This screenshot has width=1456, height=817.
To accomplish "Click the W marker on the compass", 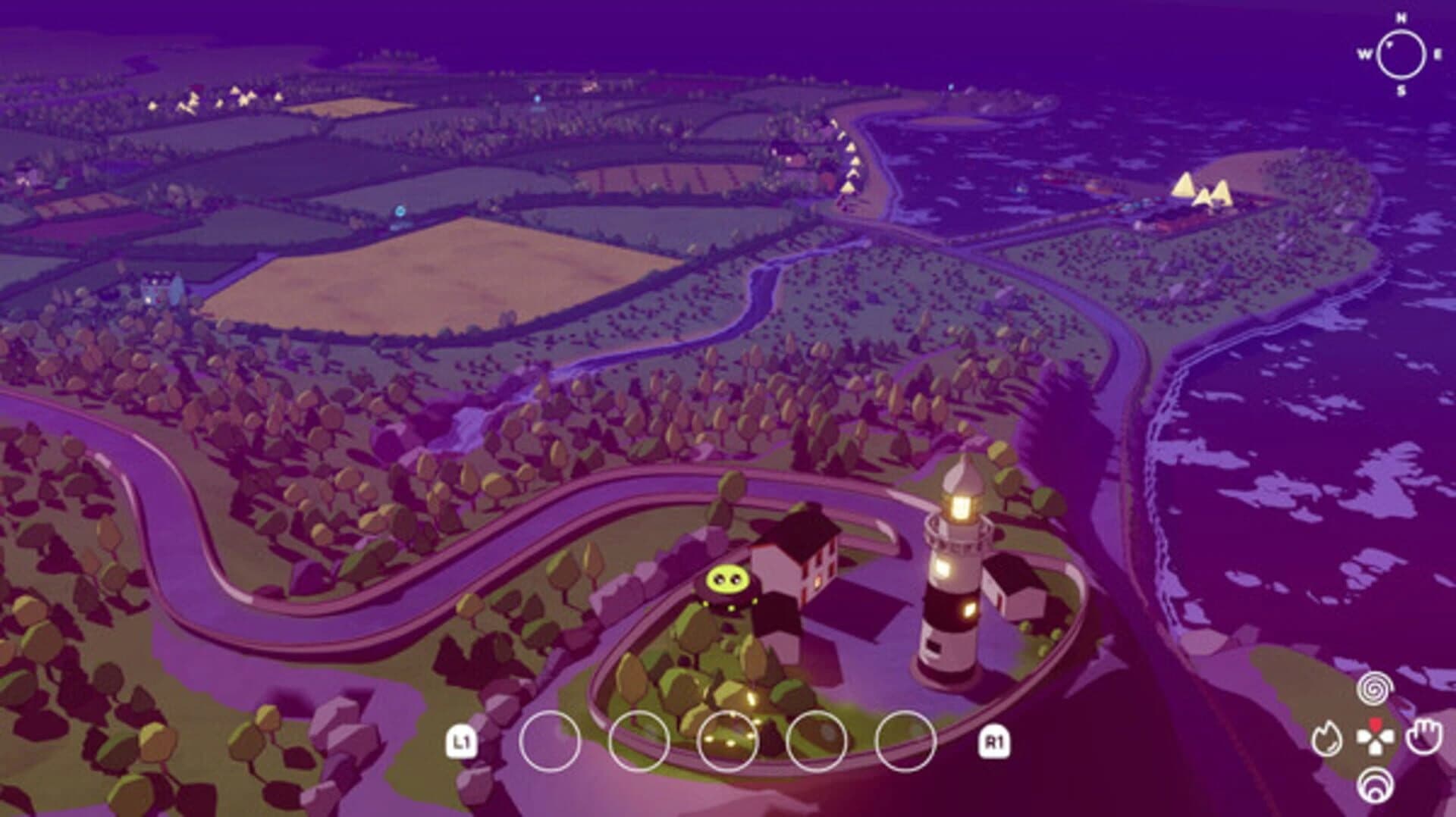I will [1363, 53].
